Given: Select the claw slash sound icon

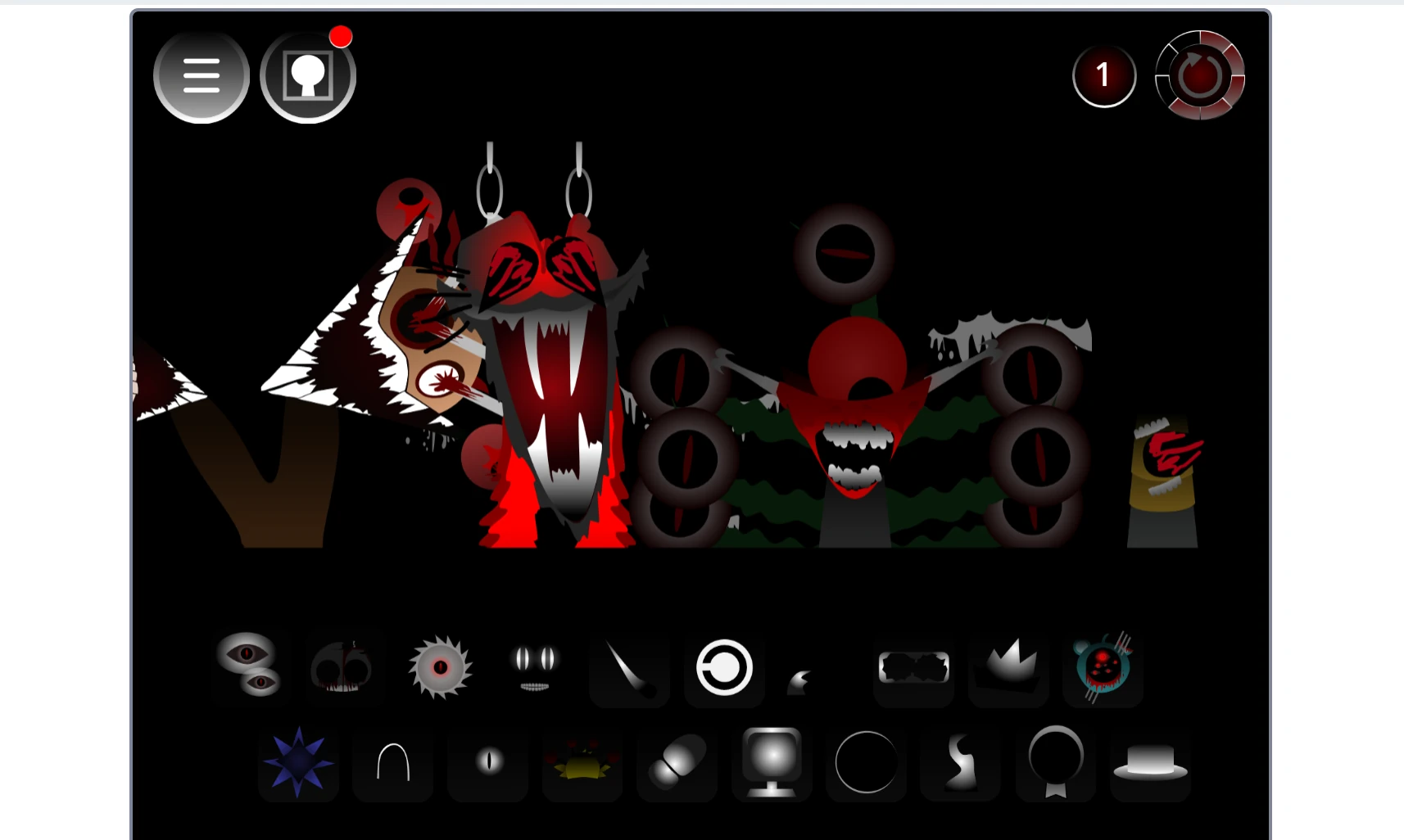Looking at the screenshot, I should pos(629,670).
